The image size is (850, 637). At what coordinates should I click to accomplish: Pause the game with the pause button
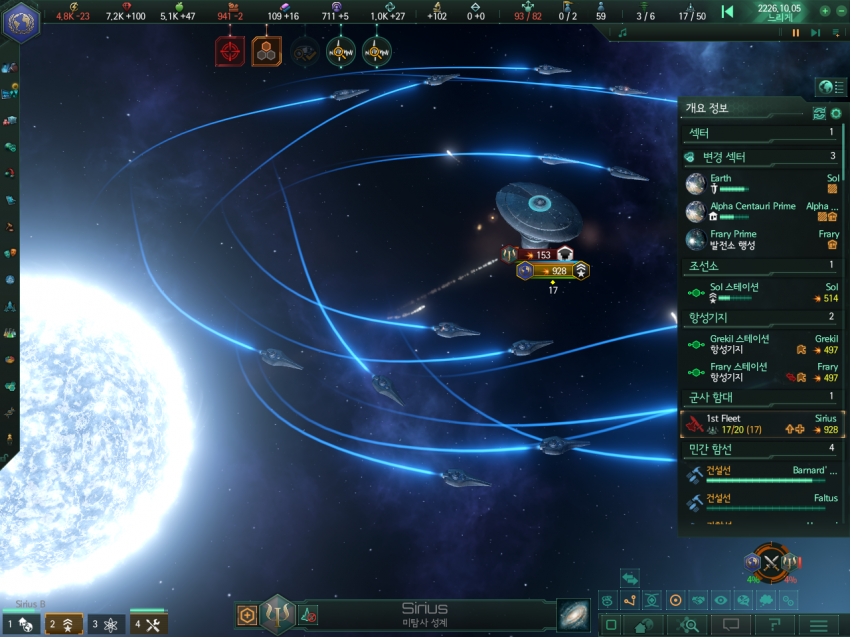pos(796,32)
